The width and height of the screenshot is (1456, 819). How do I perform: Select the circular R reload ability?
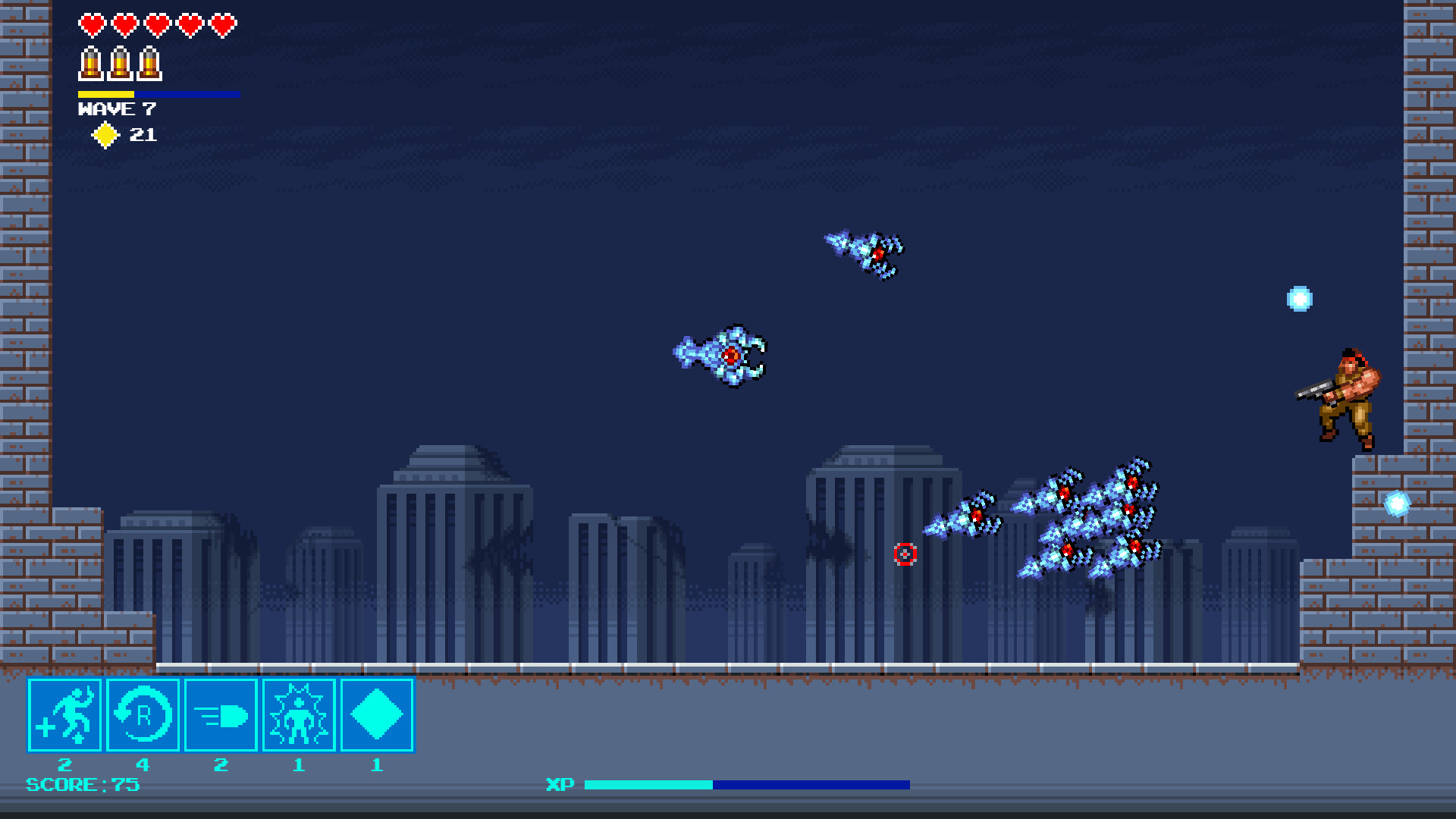point(143,715)
